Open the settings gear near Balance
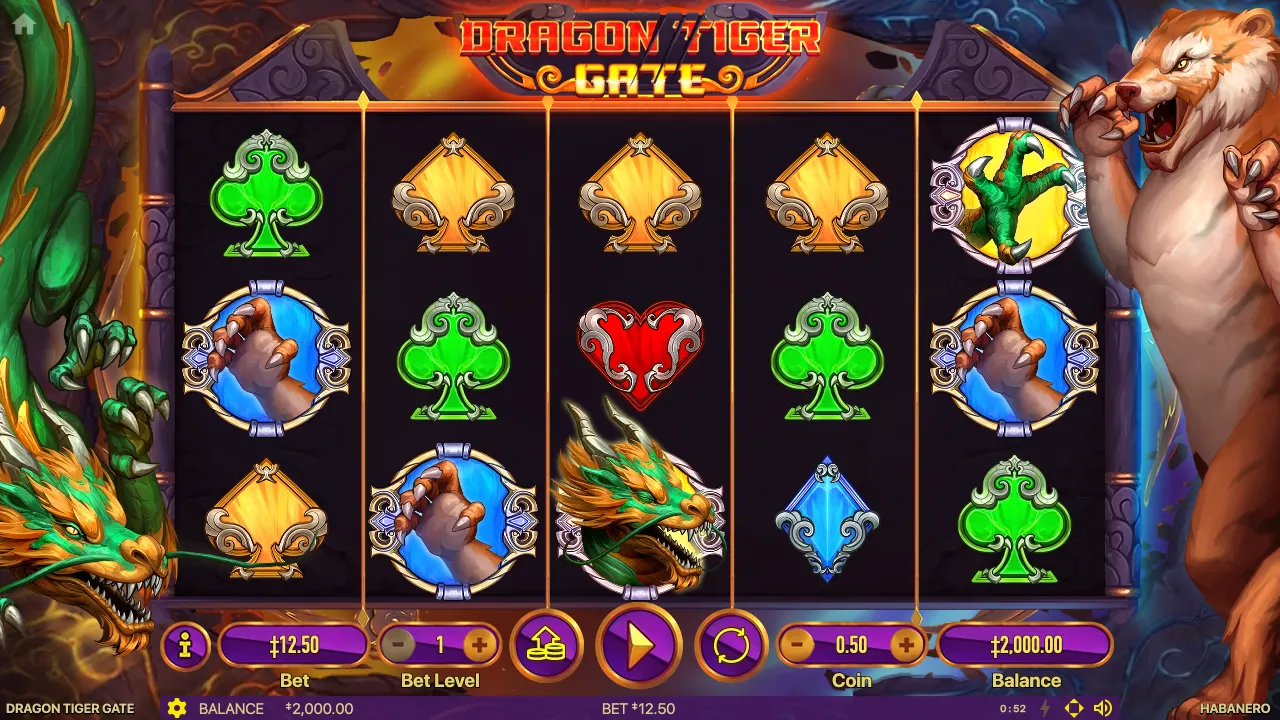The width and height of the screenshot is (1280, 720). pos(178,708)
